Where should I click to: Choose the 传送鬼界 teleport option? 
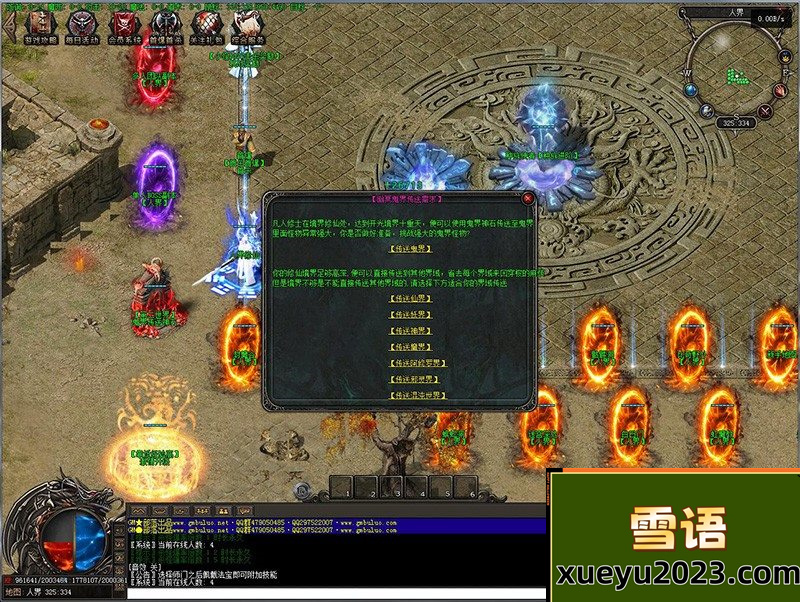click(409, 249)
